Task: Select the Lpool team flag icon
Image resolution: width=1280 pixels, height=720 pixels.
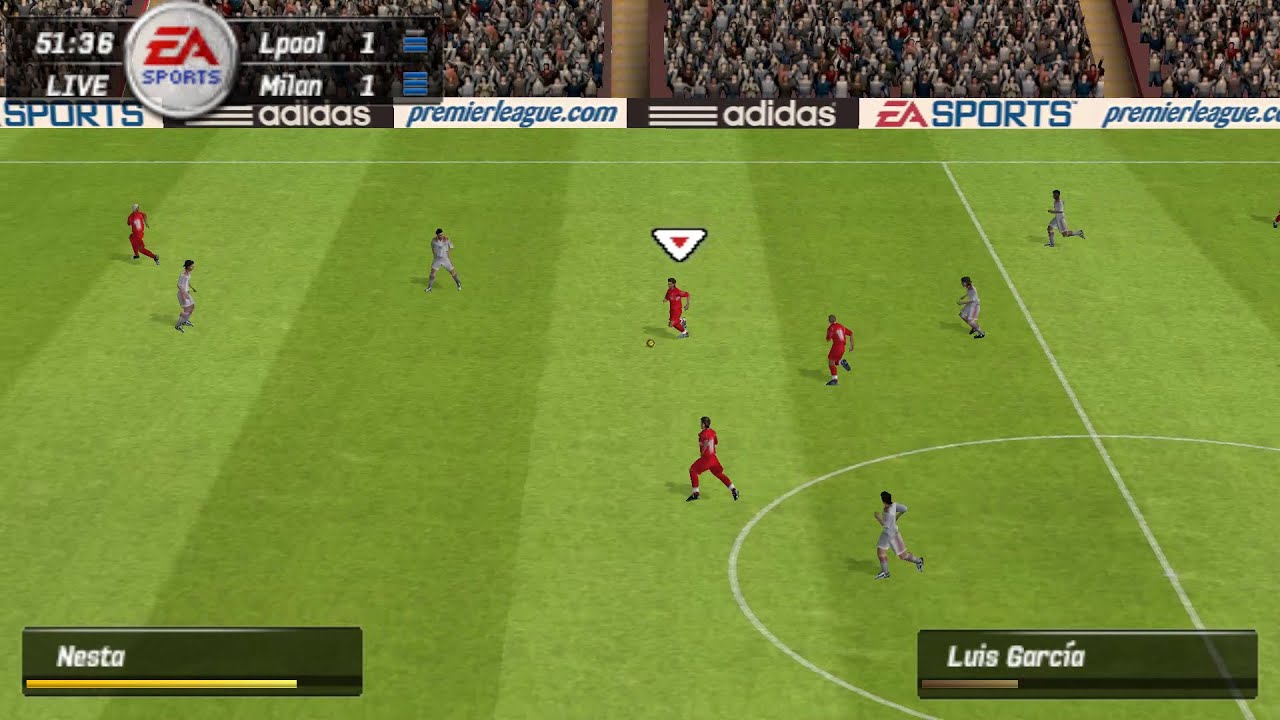Action: (x=414, y=42)
